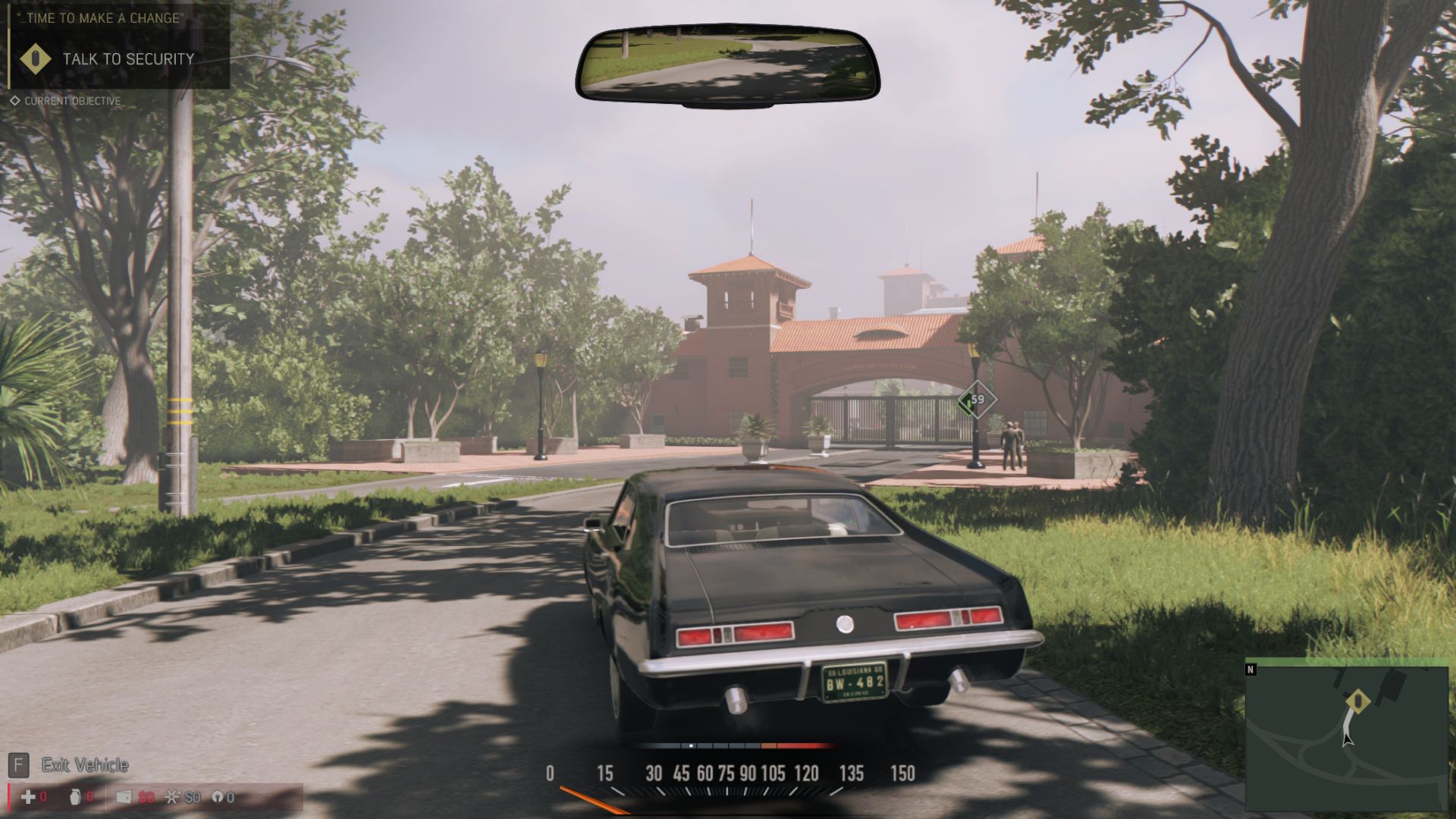
Task: Click the wallet cash icon
Action: [x=124, y=797]
